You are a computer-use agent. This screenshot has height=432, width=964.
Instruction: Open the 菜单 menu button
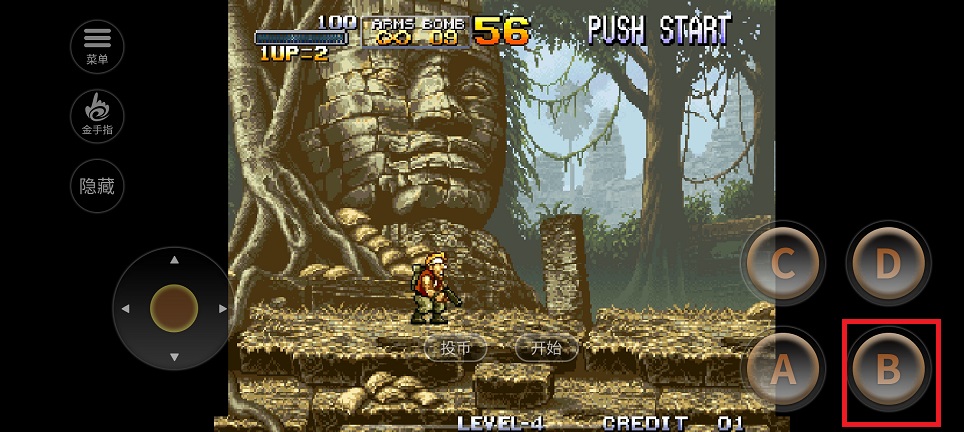pos(97,45)
